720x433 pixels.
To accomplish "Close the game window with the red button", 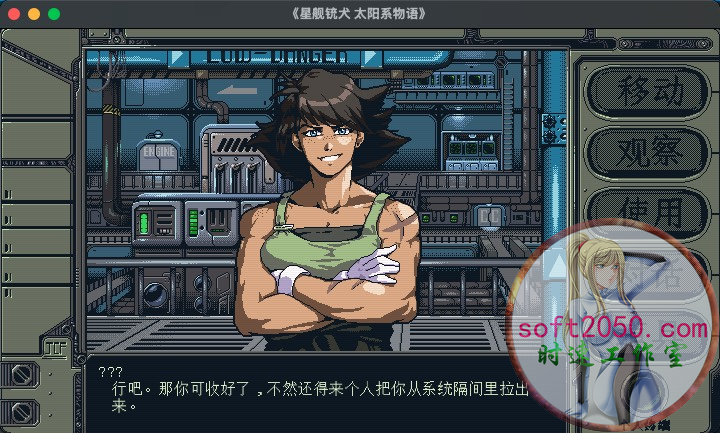I will 13,14.
